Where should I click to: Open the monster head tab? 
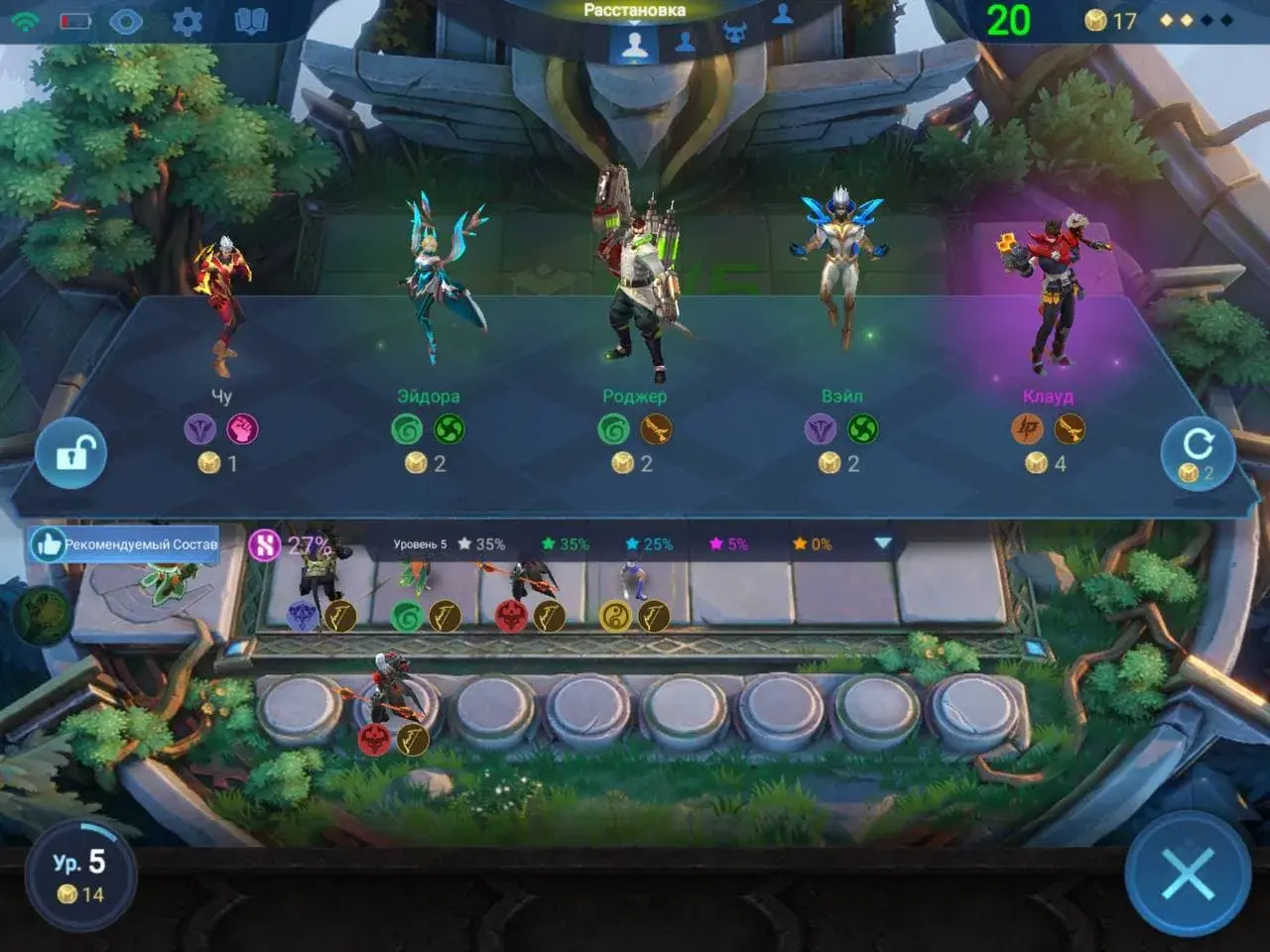734,34
